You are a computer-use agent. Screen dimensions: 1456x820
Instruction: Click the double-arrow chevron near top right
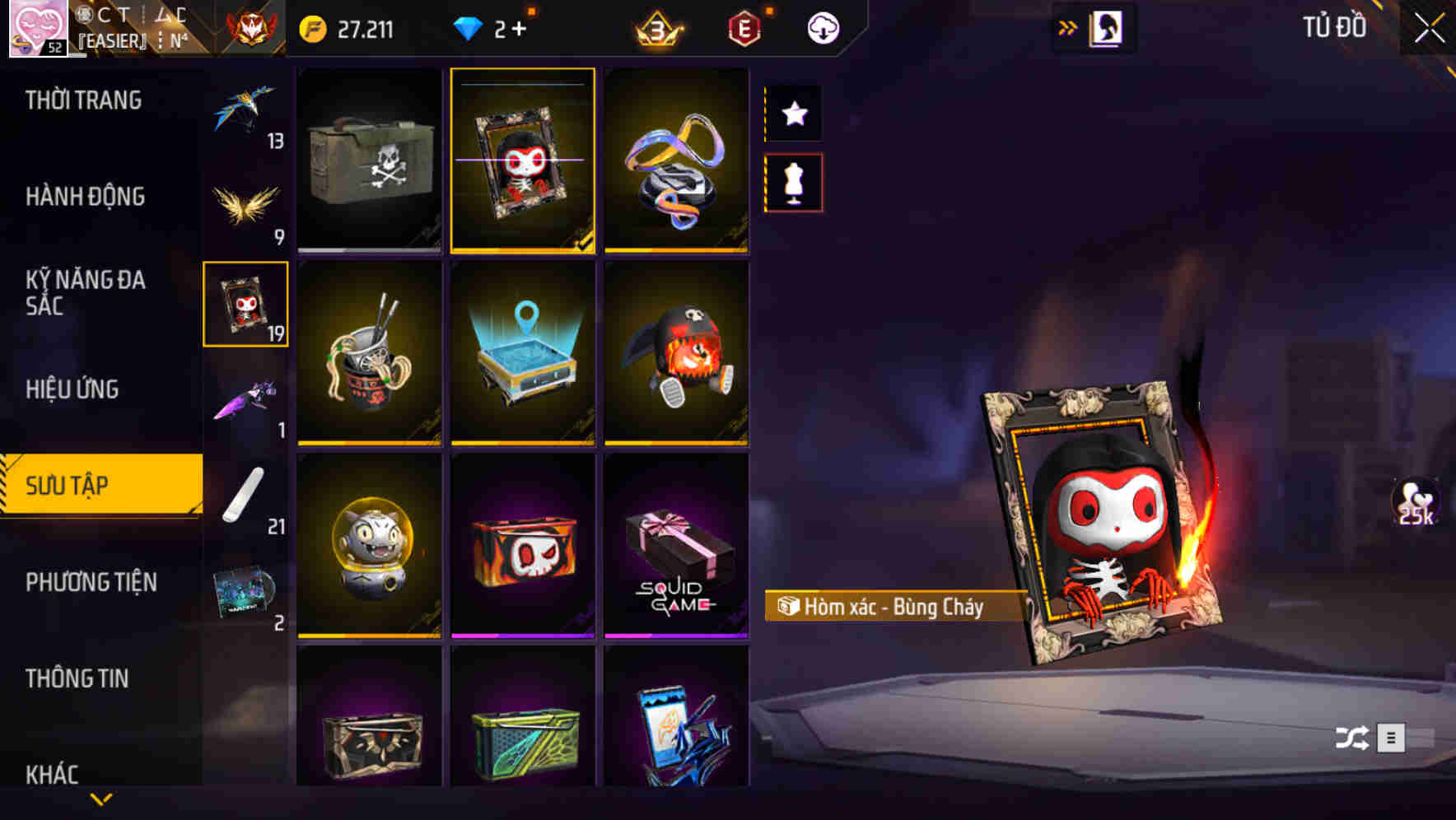click(x=1068, y=26)
